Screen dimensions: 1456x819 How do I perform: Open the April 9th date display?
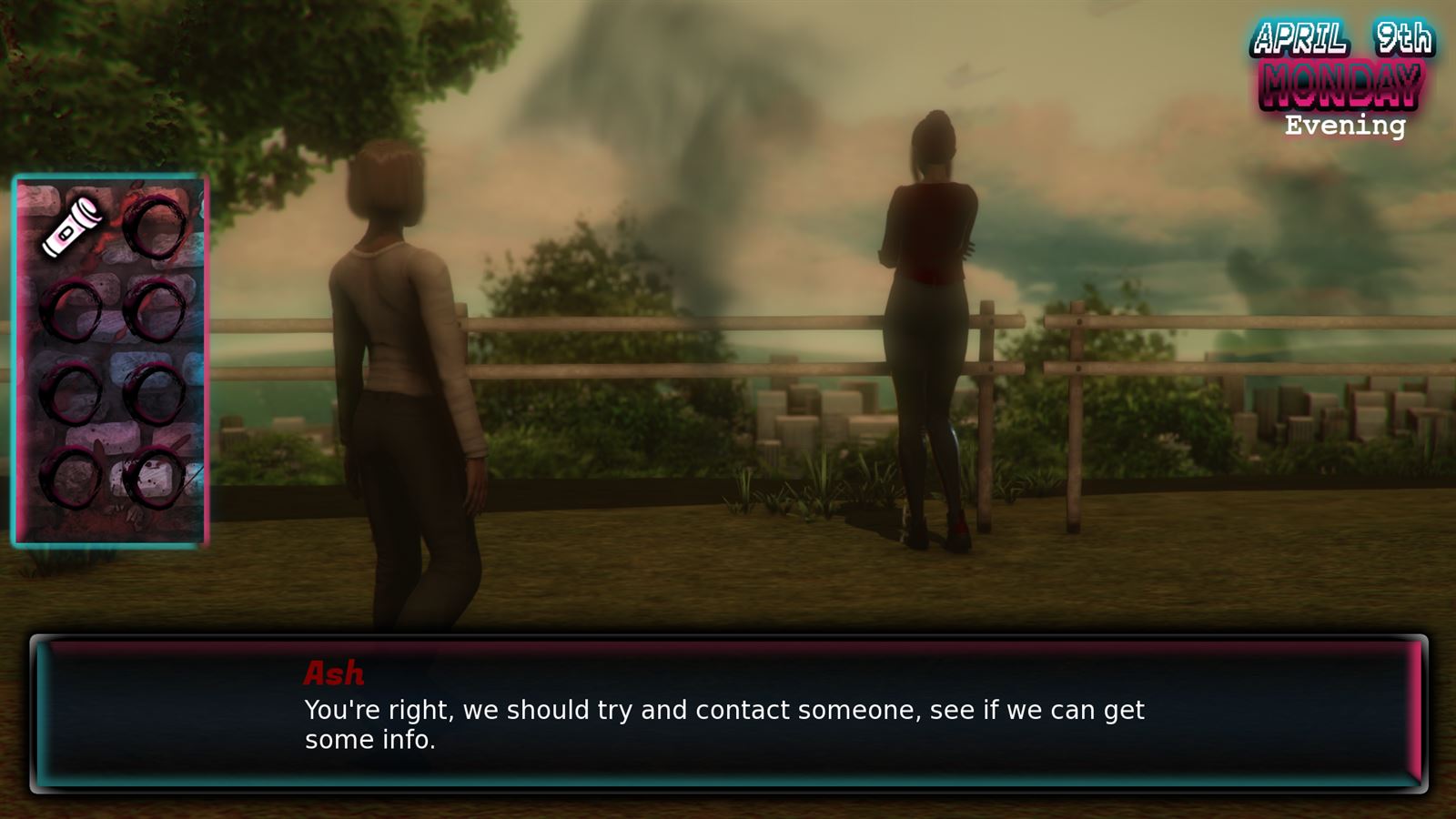(x=1345, y=38)
